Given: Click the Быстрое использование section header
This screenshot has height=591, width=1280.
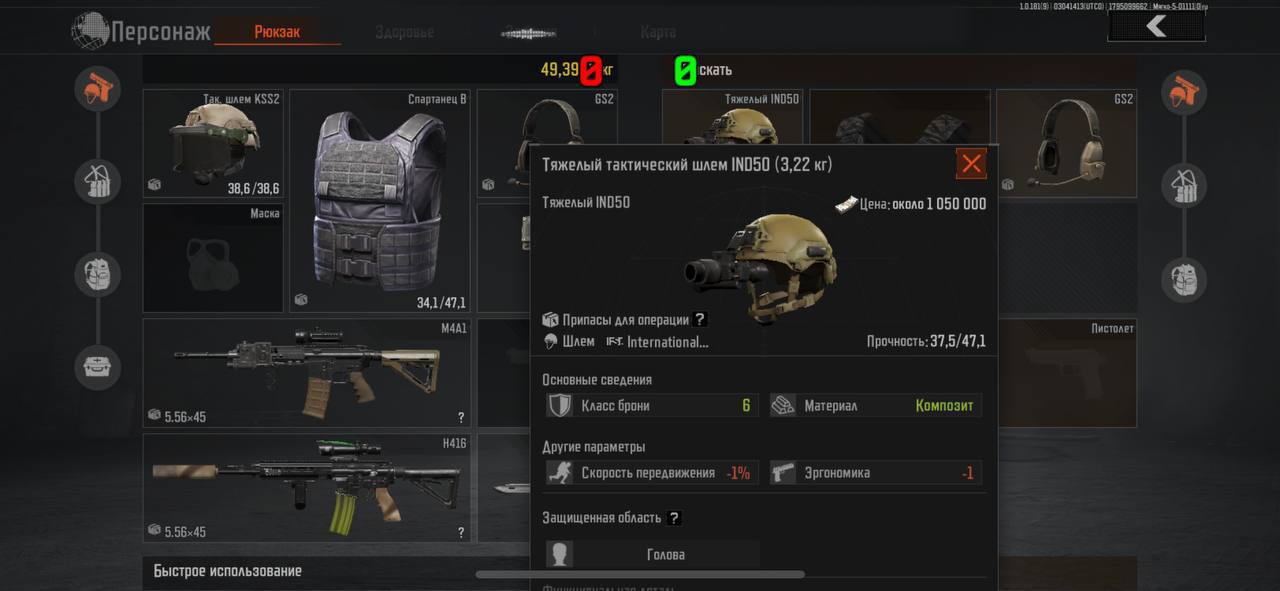Looking at the screenshot, I should coord(228,571).
